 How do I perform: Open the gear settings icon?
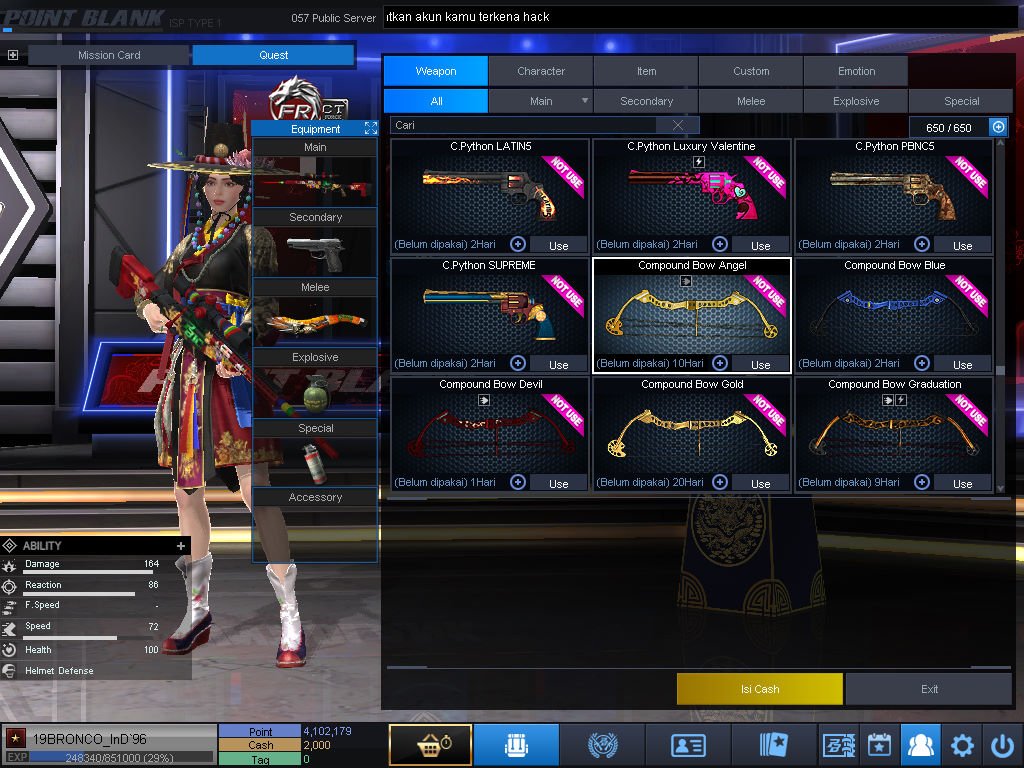click(x=962, y=745)
